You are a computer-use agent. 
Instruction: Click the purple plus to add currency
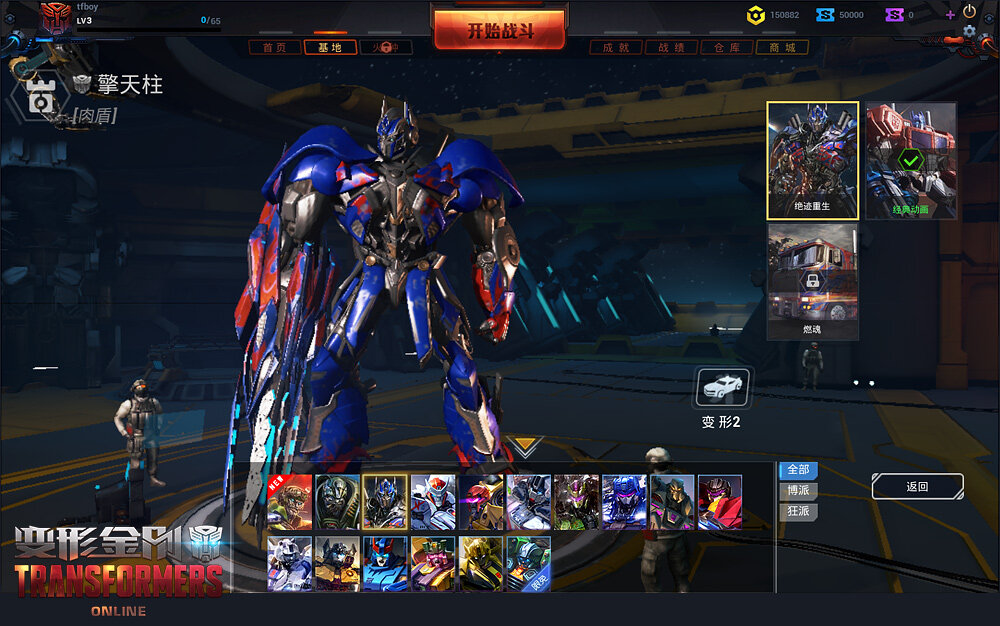coord(950,15)
